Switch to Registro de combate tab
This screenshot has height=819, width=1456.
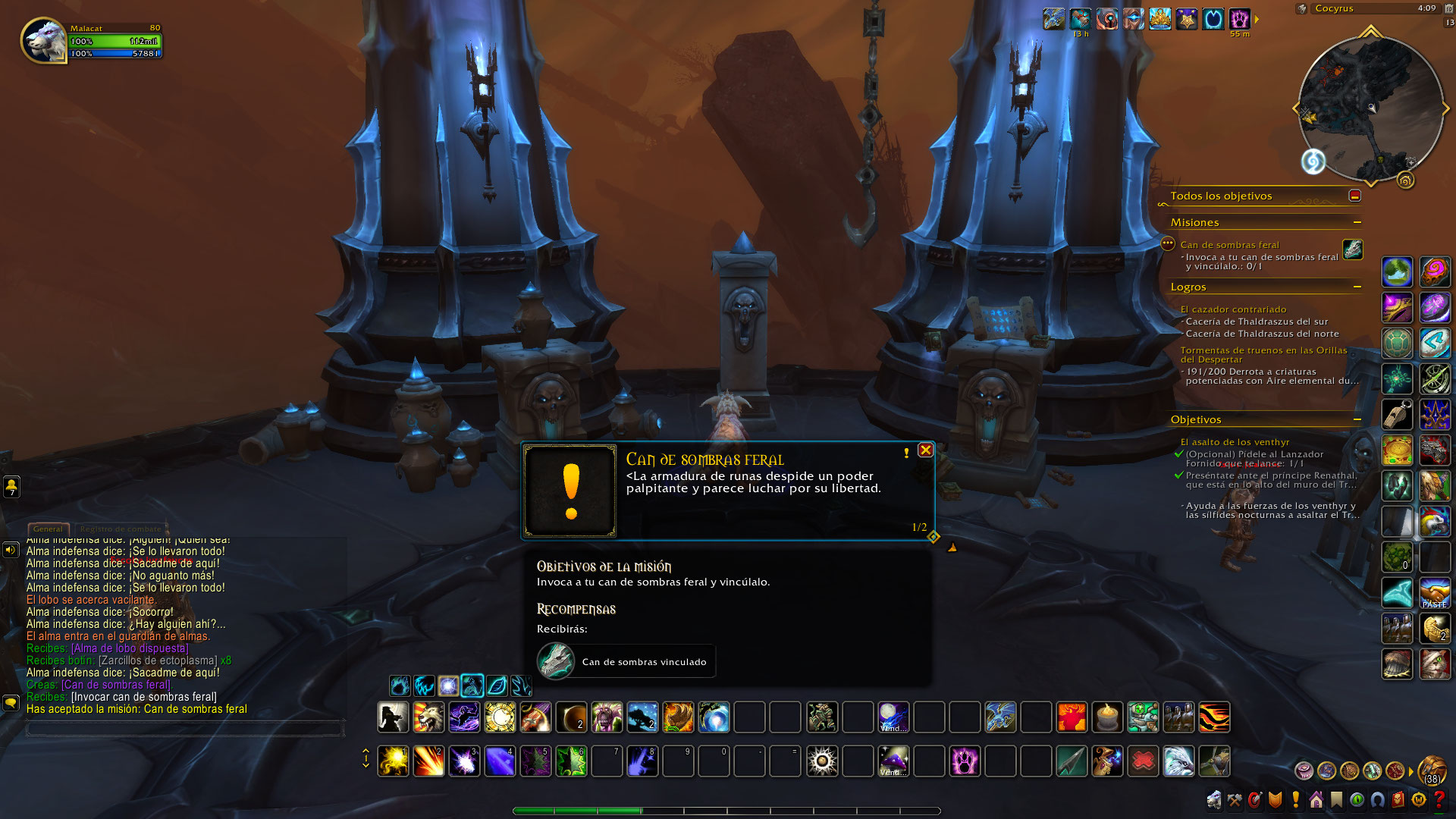pyautogui.click(x=121, y=529)
